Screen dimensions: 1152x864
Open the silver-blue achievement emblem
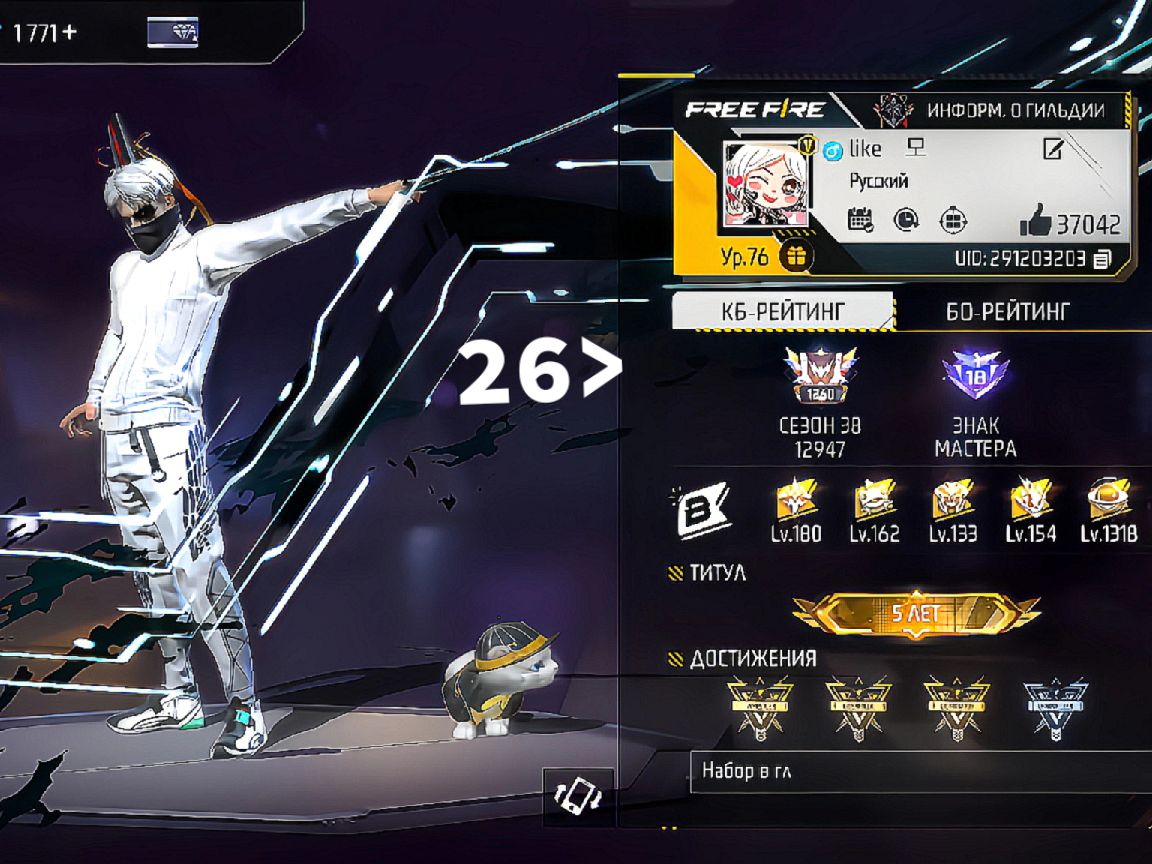[x=1055, y=706]
